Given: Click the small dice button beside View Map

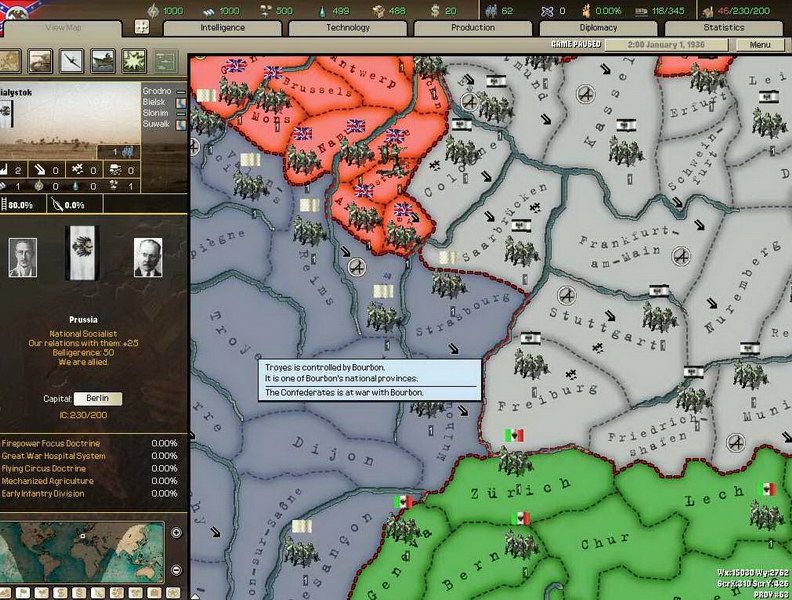Looking at the screenshot, I should coord(142,27).
